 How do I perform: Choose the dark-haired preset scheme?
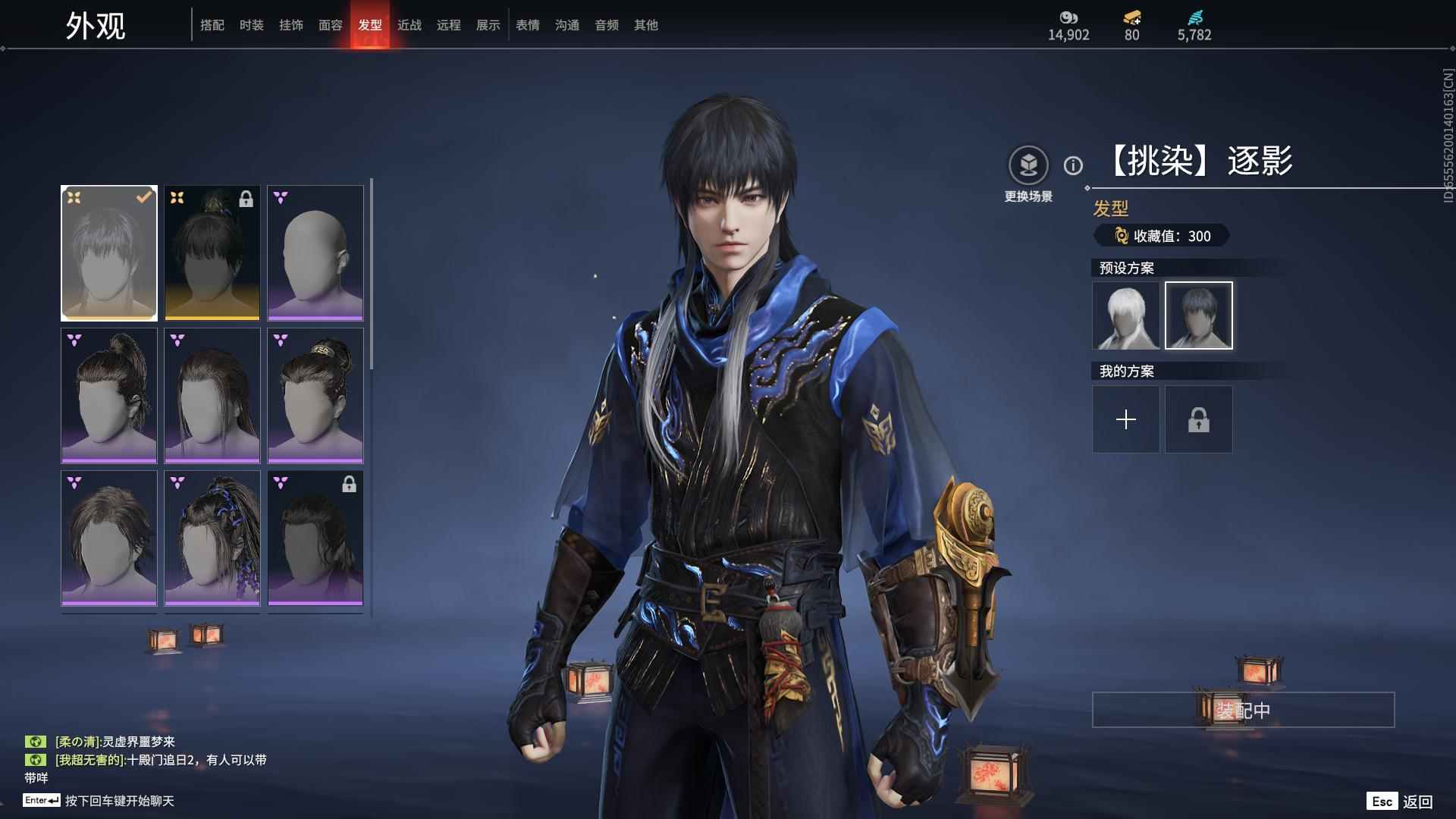tap(1199, 315)
